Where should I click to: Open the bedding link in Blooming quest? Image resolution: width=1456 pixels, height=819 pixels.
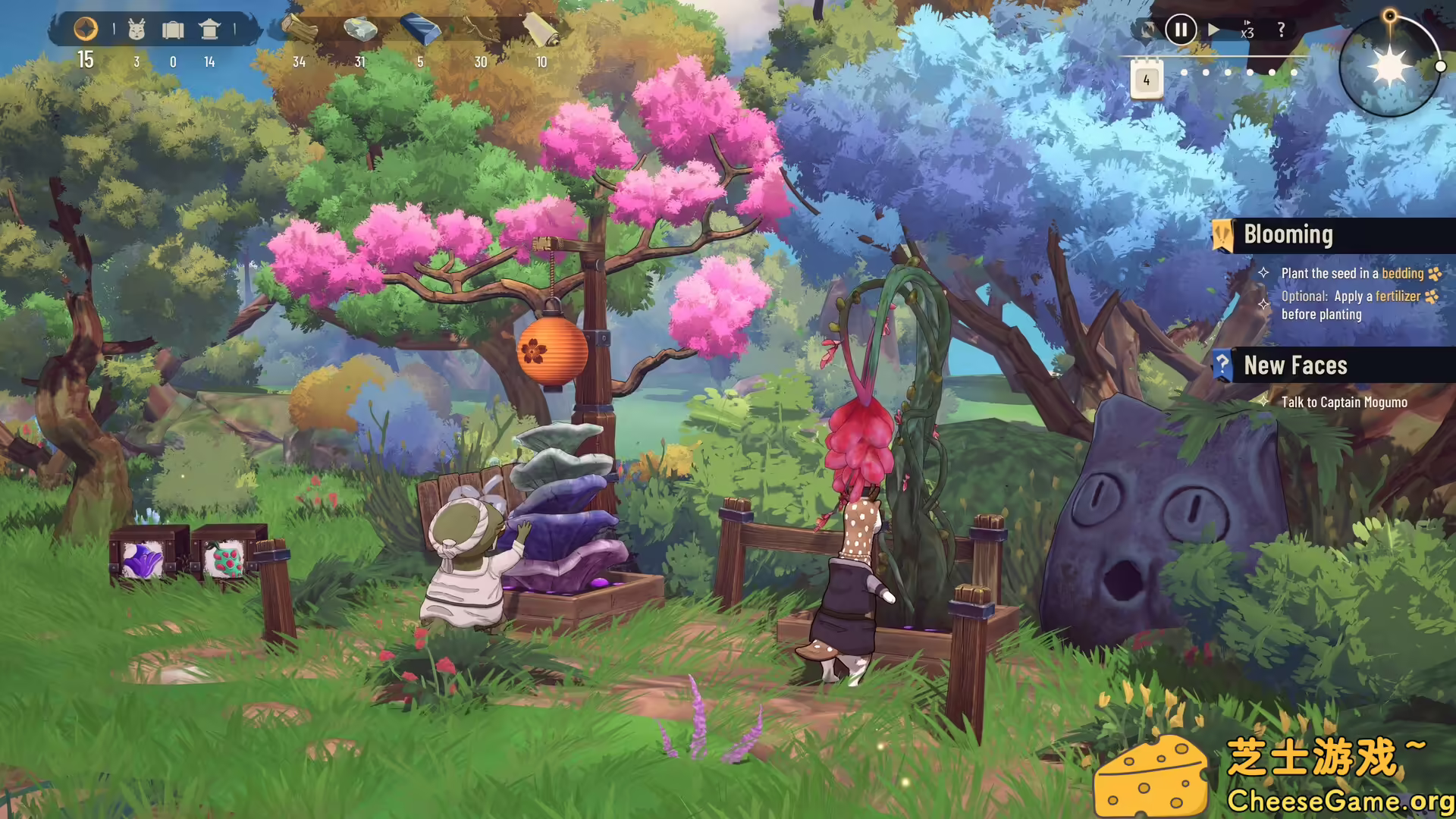[1403, 274]
